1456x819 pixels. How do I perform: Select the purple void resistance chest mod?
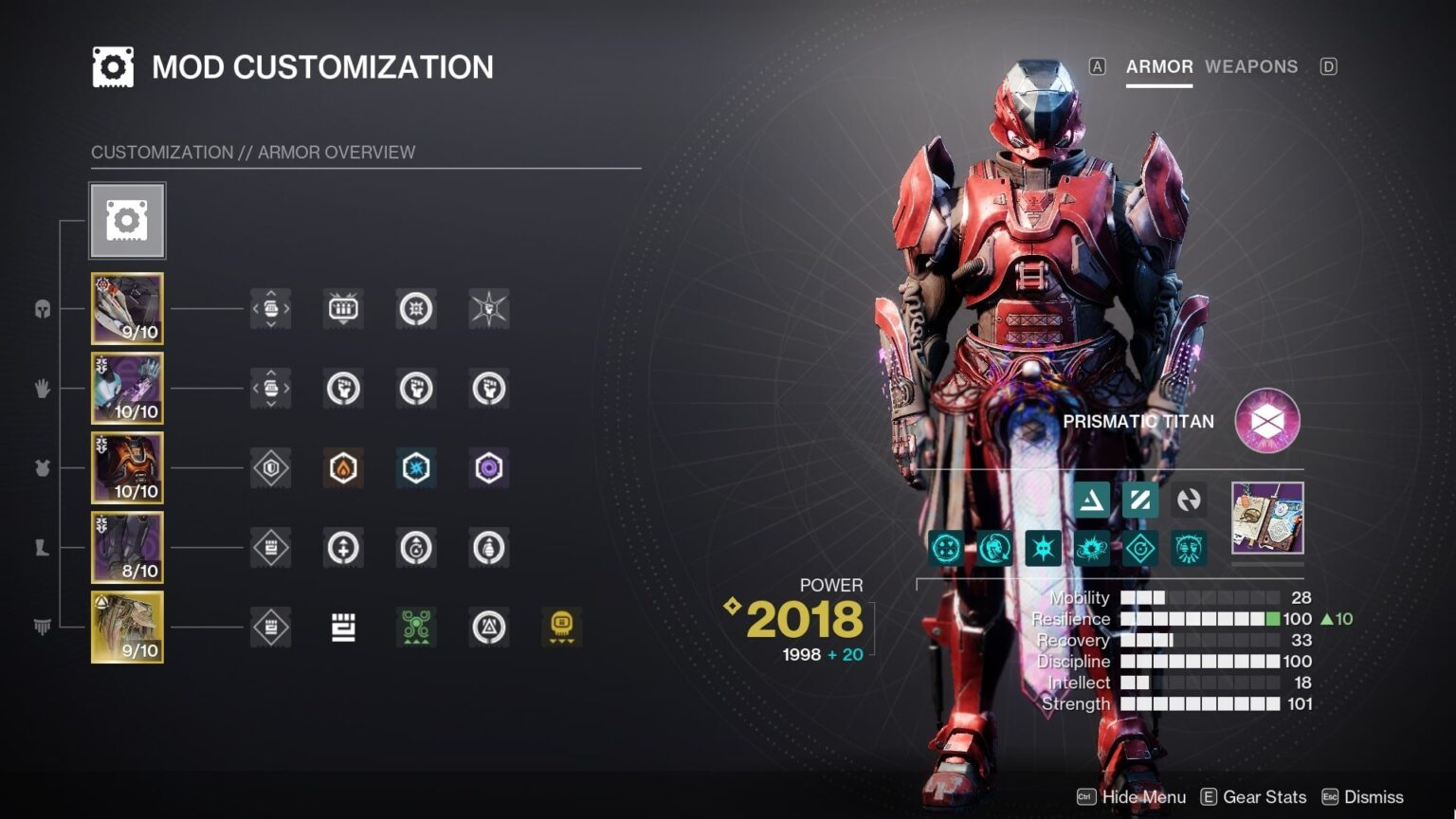(487, 468)
